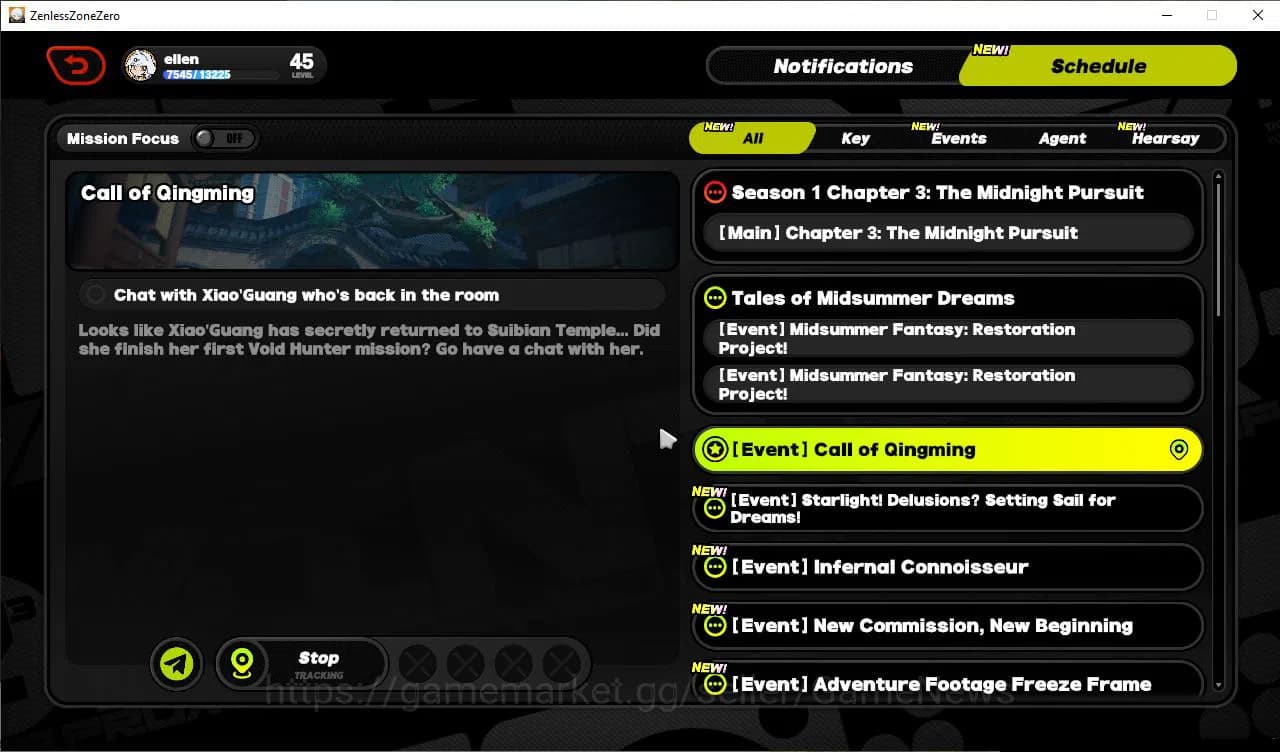Select Season 1 Chapter 3 quest group
Viewport: 1280px width, 752px height.
coord(937,192)
